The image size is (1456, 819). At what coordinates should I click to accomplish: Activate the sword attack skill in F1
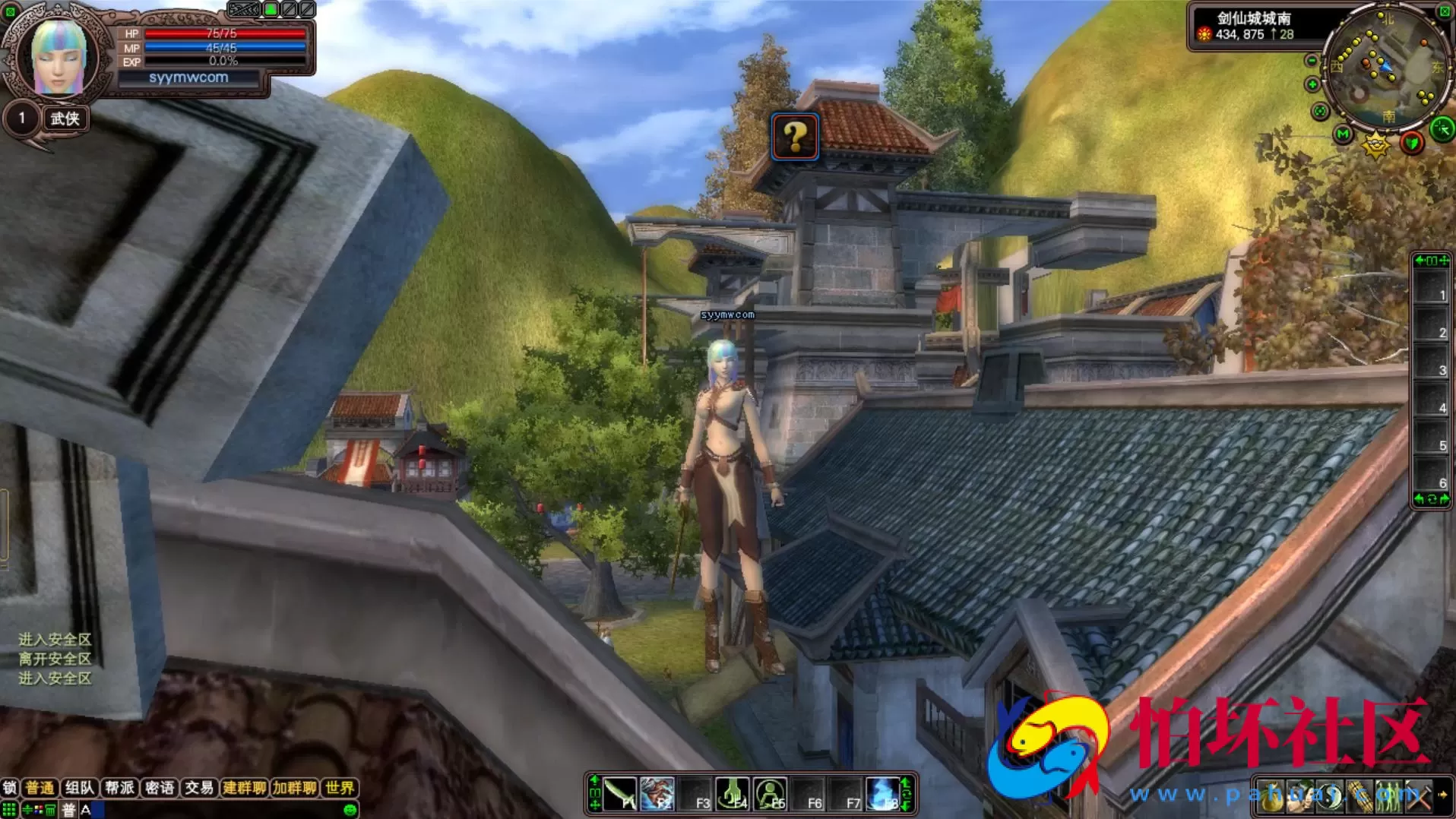coord(620,794)
